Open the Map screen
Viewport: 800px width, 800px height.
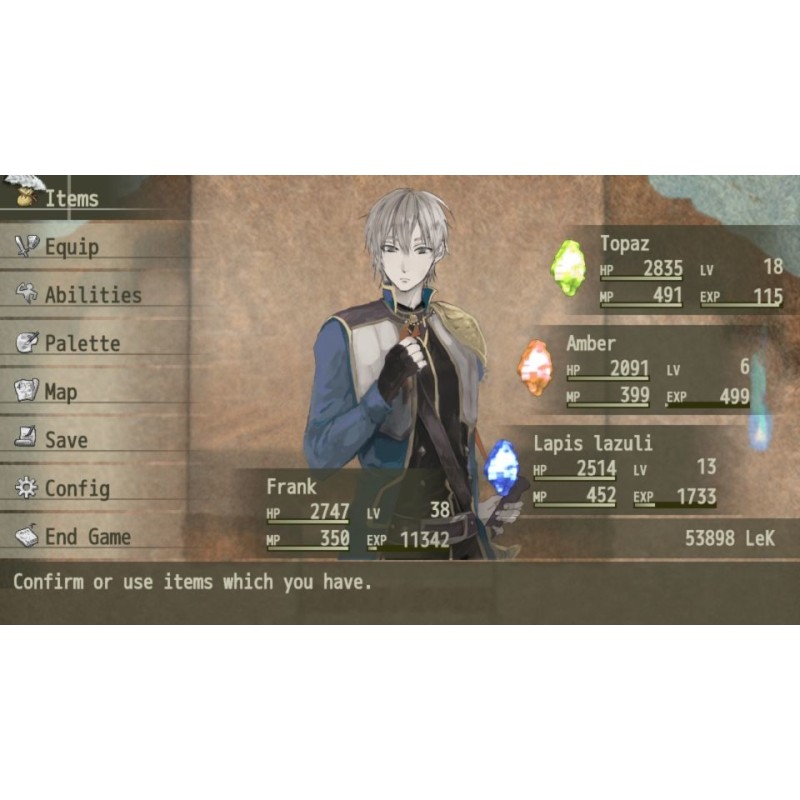pos(60,391)
